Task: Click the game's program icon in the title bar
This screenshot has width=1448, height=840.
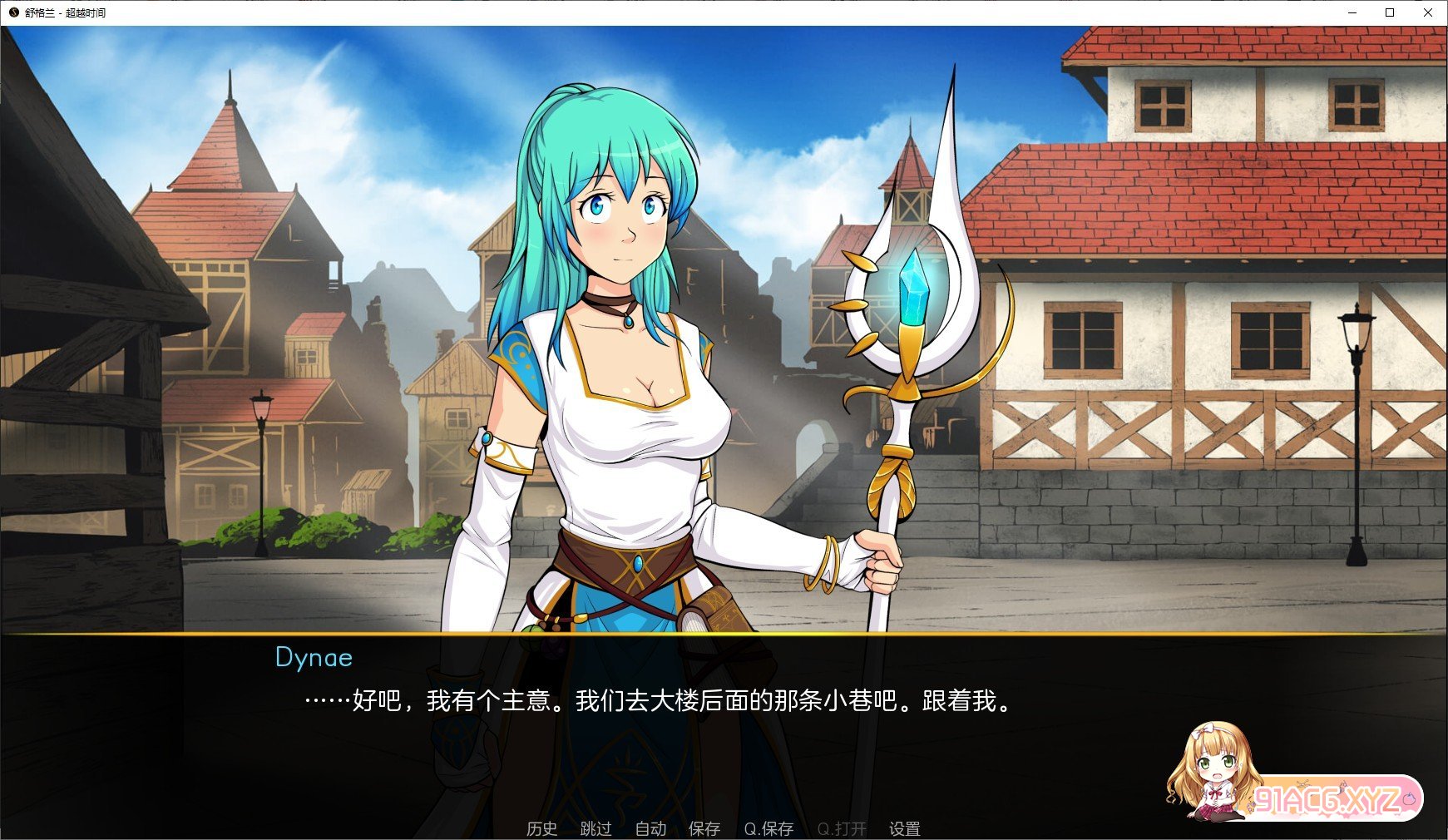Action: pos(12,12)
